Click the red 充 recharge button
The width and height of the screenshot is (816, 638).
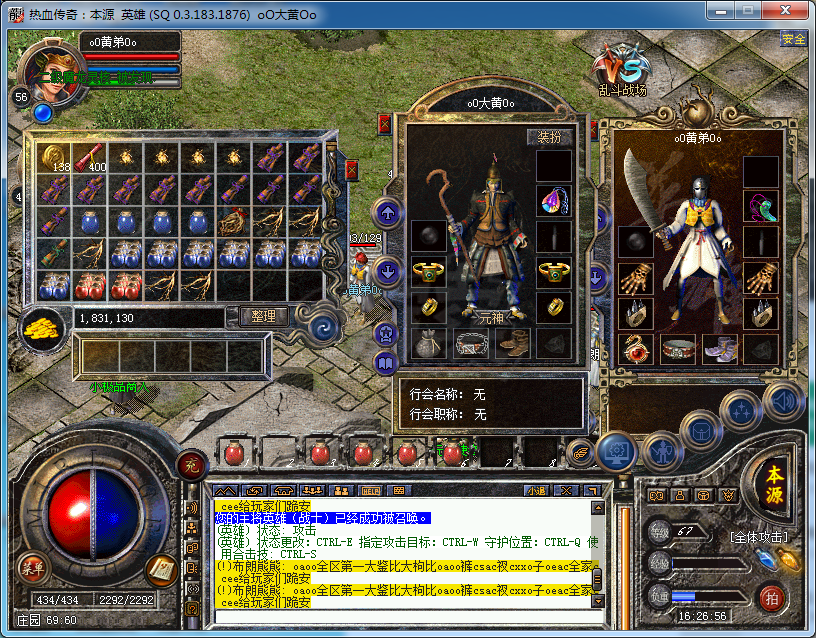(x=191, y=464)
